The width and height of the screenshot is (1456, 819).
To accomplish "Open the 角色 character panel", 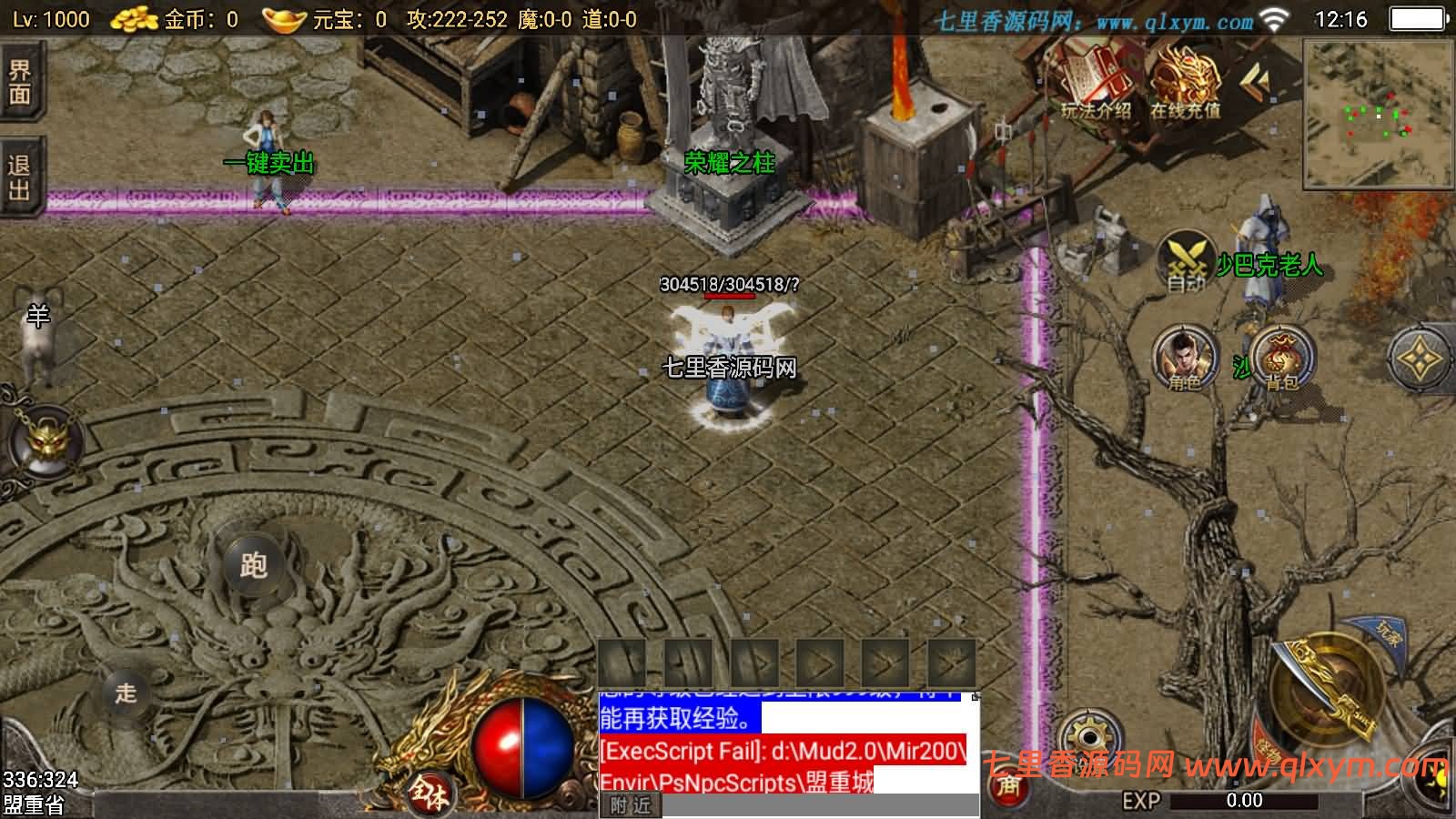I will coord(1185,358).
